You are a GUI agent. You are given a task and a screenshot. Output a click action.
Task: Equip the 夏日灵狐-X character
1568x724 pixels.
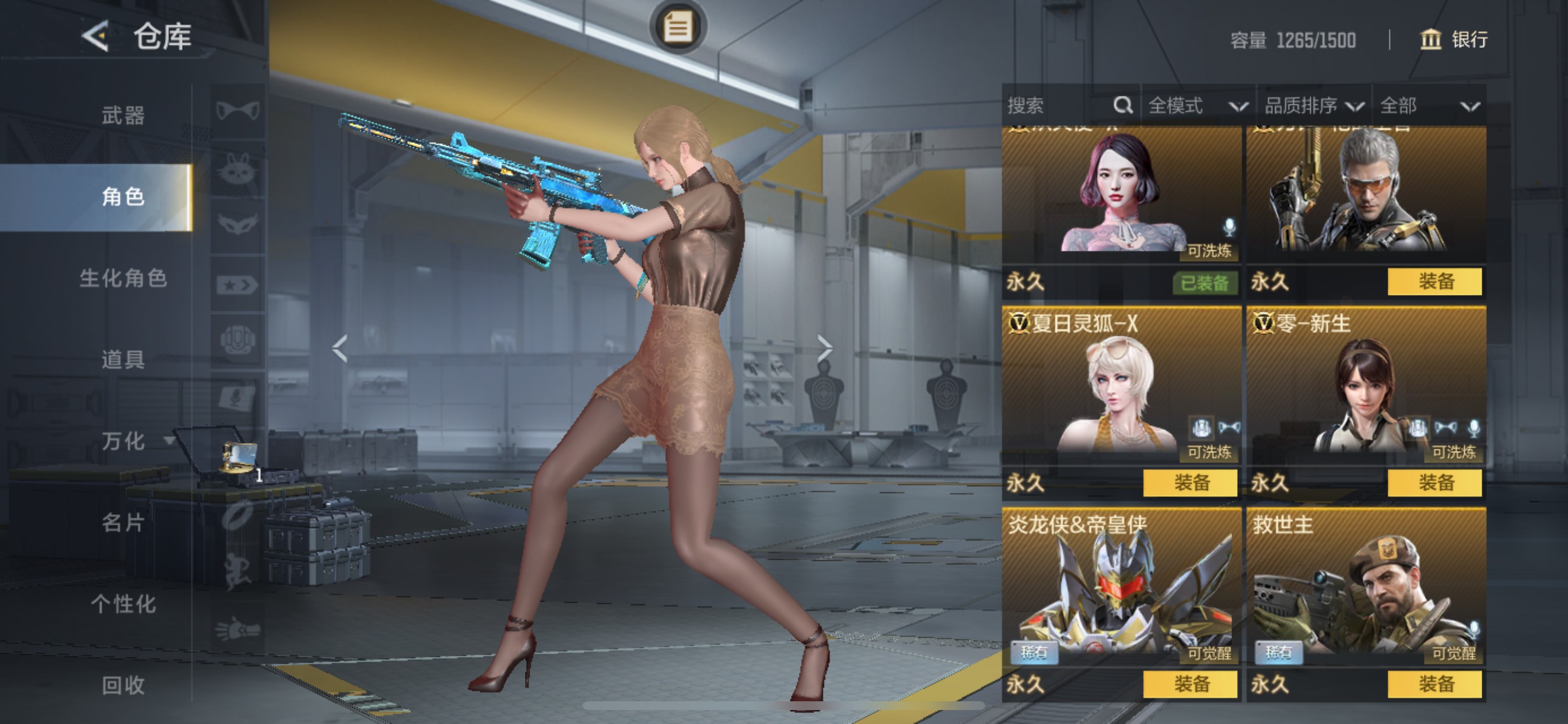[x=1190, y=483]
